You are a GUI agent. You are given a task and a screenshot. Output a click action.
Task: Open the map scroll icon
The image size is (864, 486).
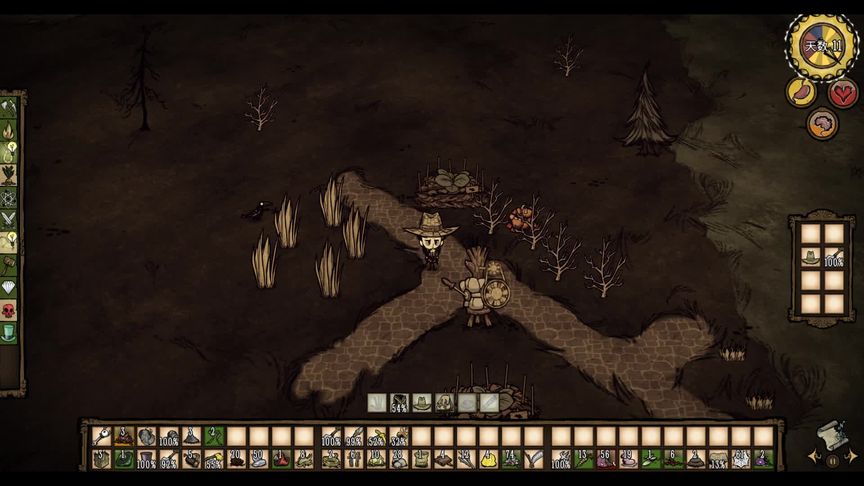[832, 436]
